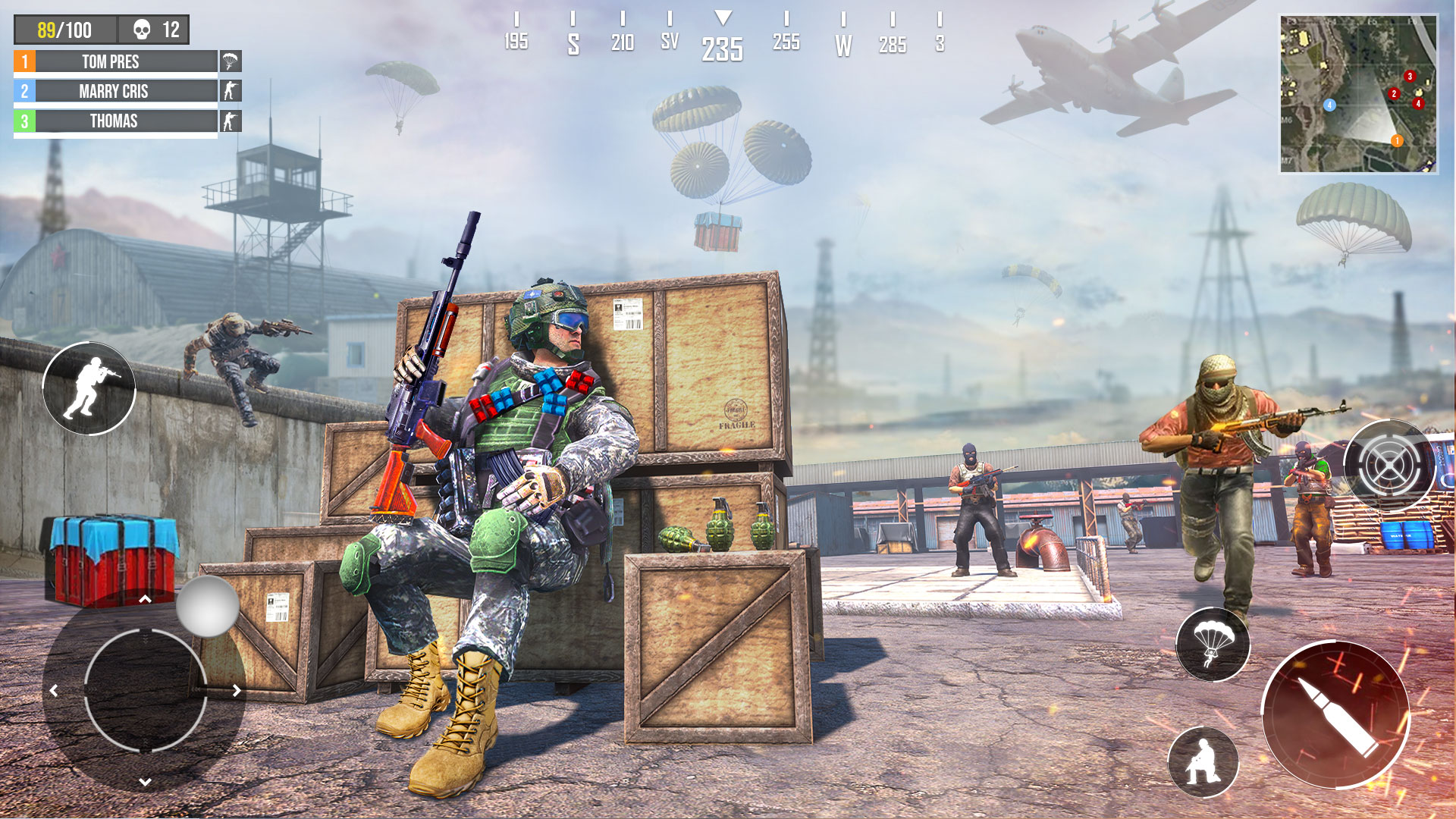Click the orange marker 1 on minimap

[x=1397, y=140]
